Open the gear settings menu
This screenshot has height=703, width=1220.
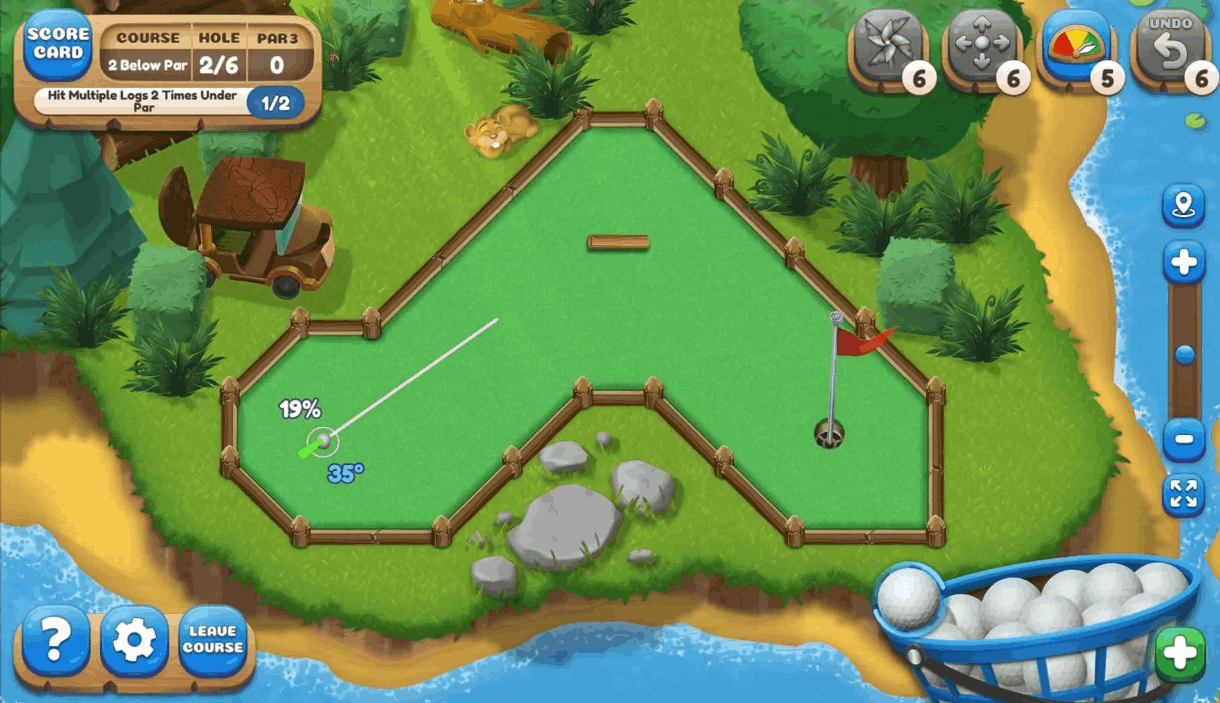point(134,641)
